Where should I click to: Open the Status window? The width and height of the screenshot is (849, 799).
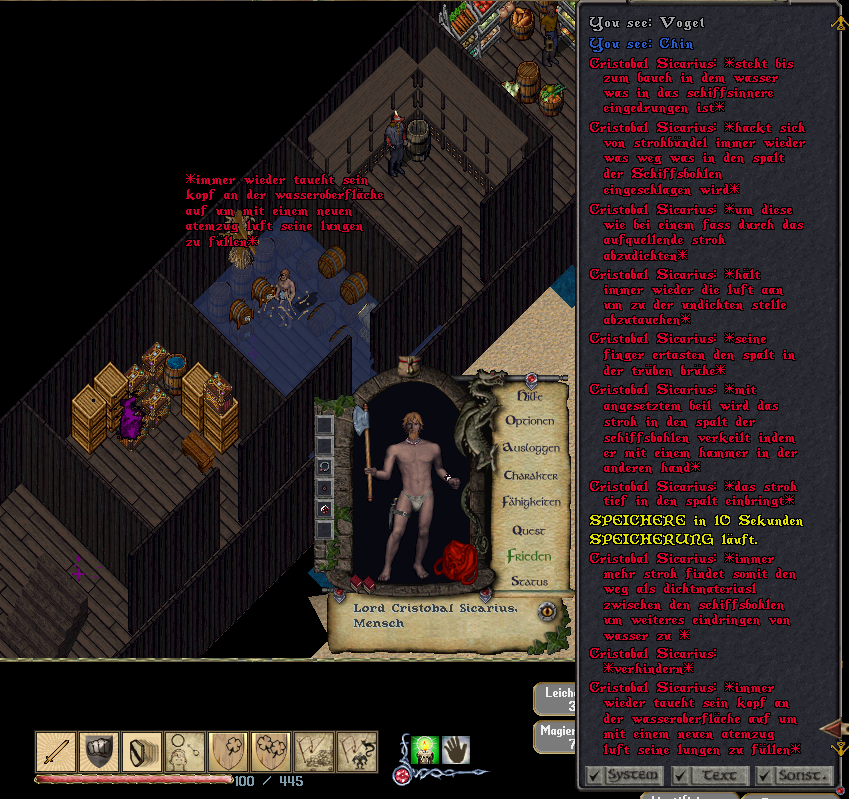(529, 581)
